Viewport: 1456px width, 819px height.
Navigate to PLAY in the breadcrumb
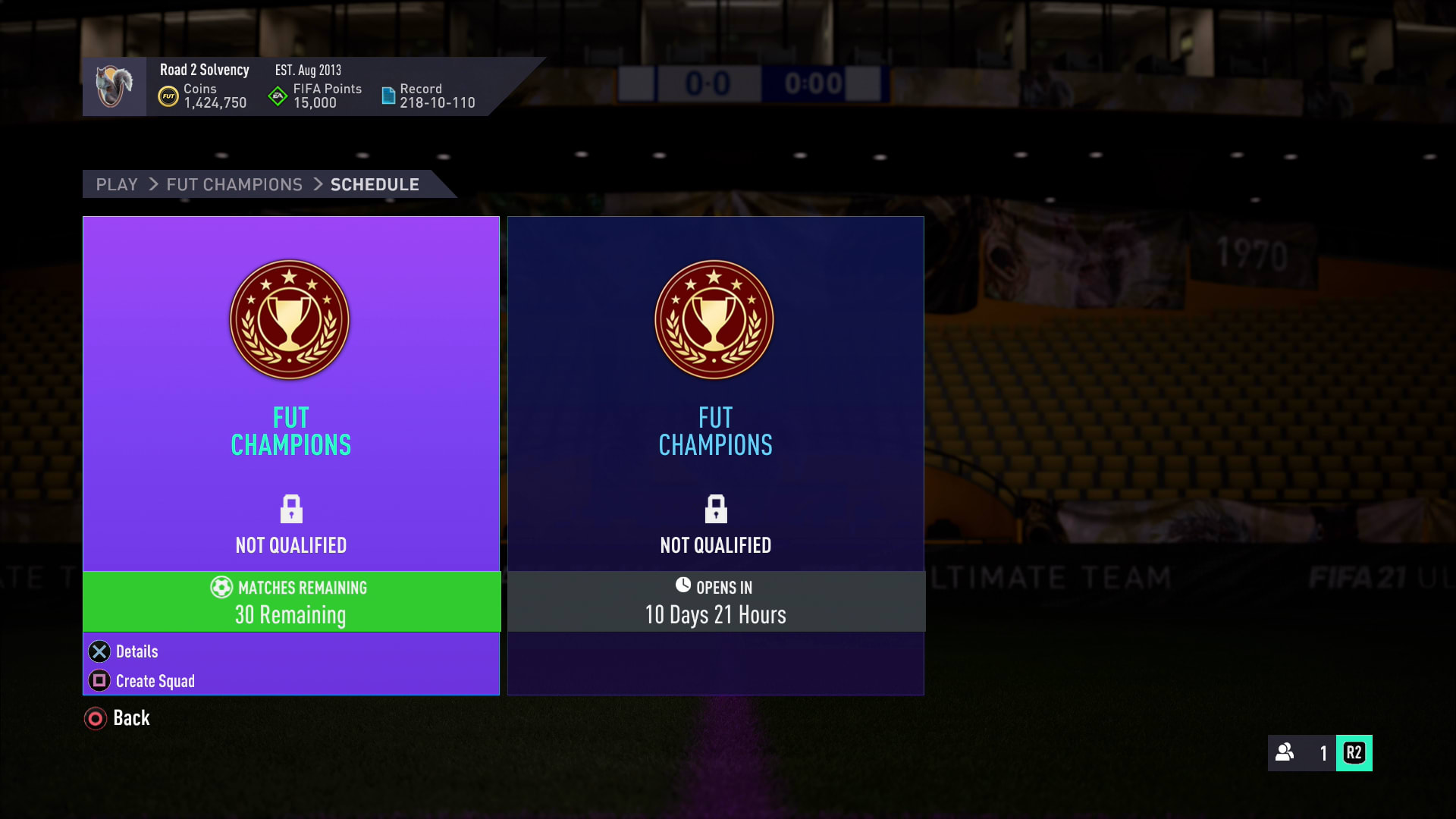117,184
